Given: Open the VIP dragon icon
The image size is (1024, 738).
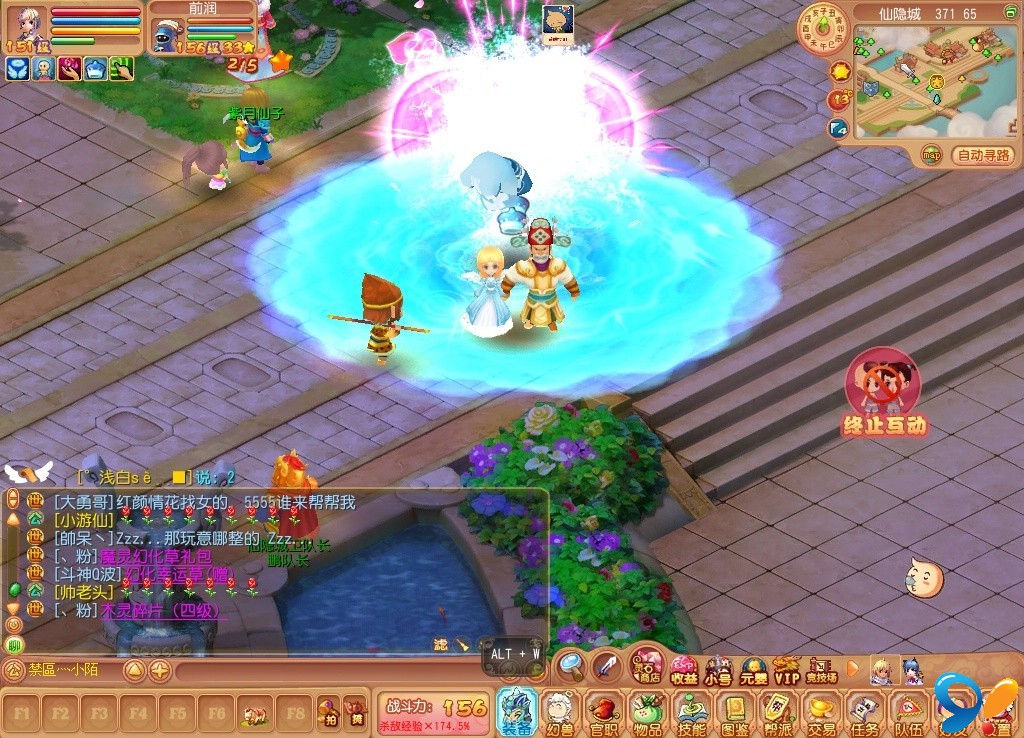Looking at the screenshot, I should click(x=787, y=670).
